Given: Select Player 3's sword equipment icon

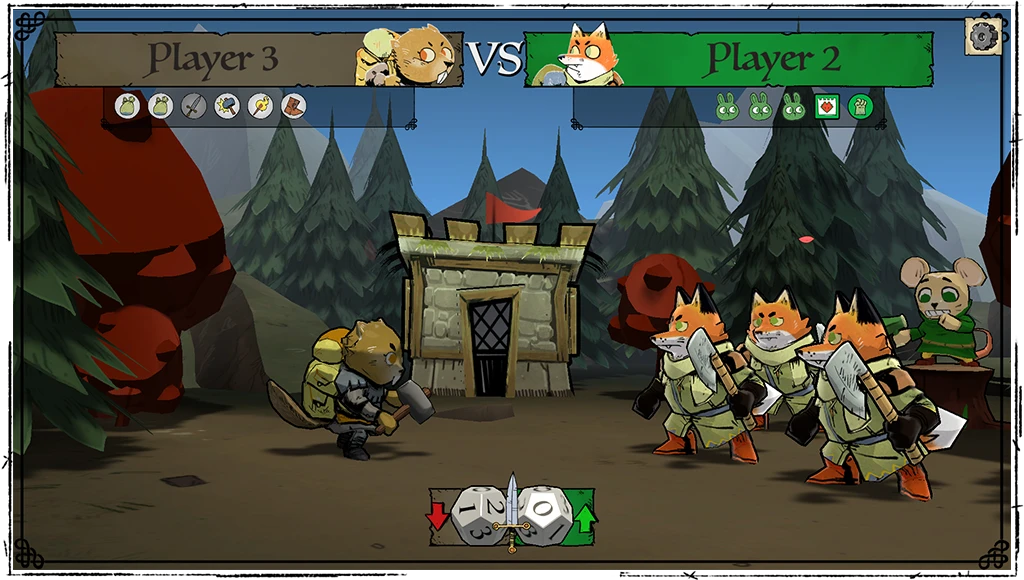Looking at the screenshot, I should pyautogui.click(x=194, y=106).
